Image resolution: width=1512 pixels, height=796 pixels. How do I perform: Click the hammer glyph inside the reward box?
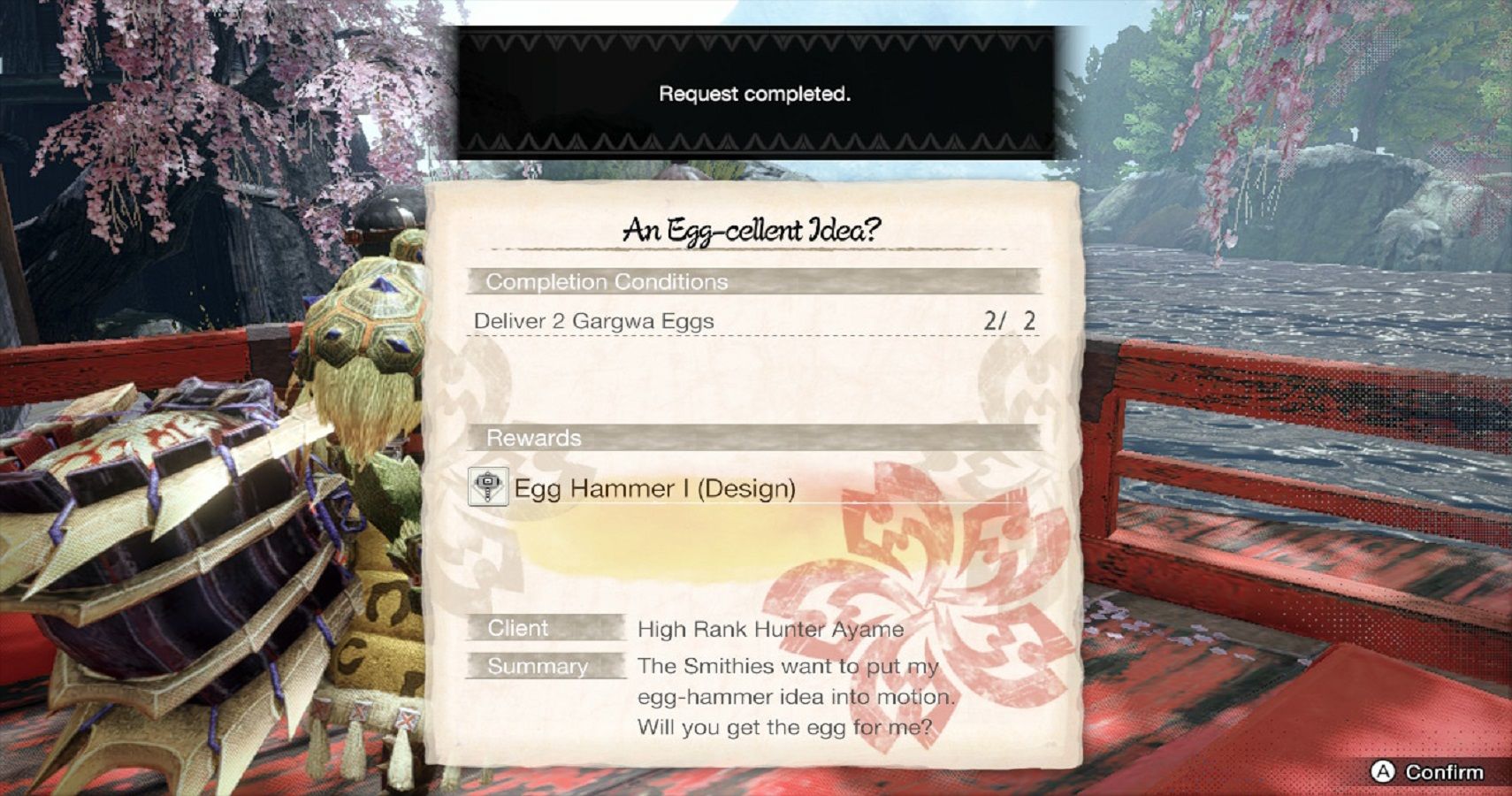coord(487,486)
